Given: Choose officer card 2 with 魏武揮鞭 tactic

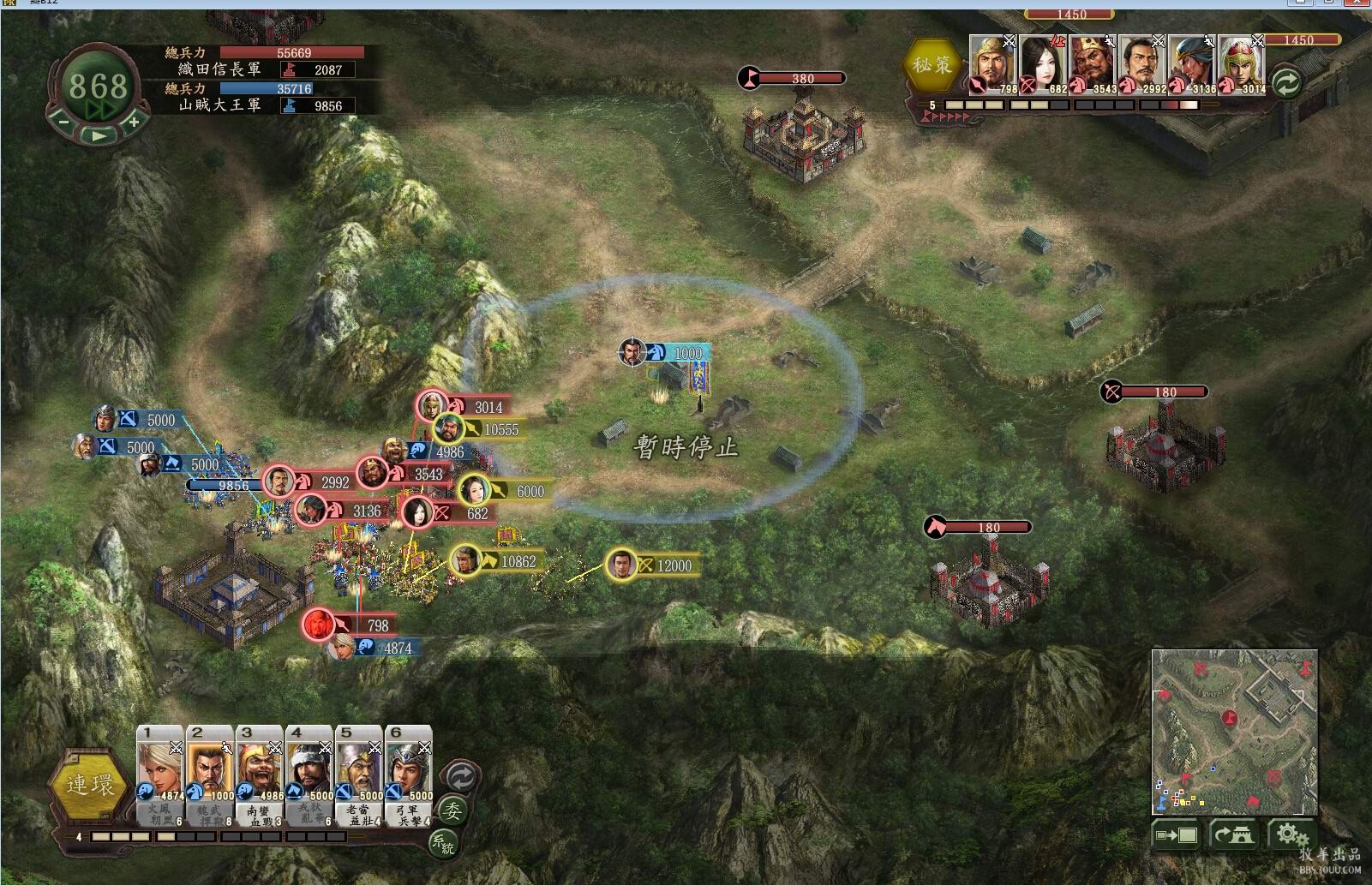Looking at the screenshot, I should click(x=211, y=775).
